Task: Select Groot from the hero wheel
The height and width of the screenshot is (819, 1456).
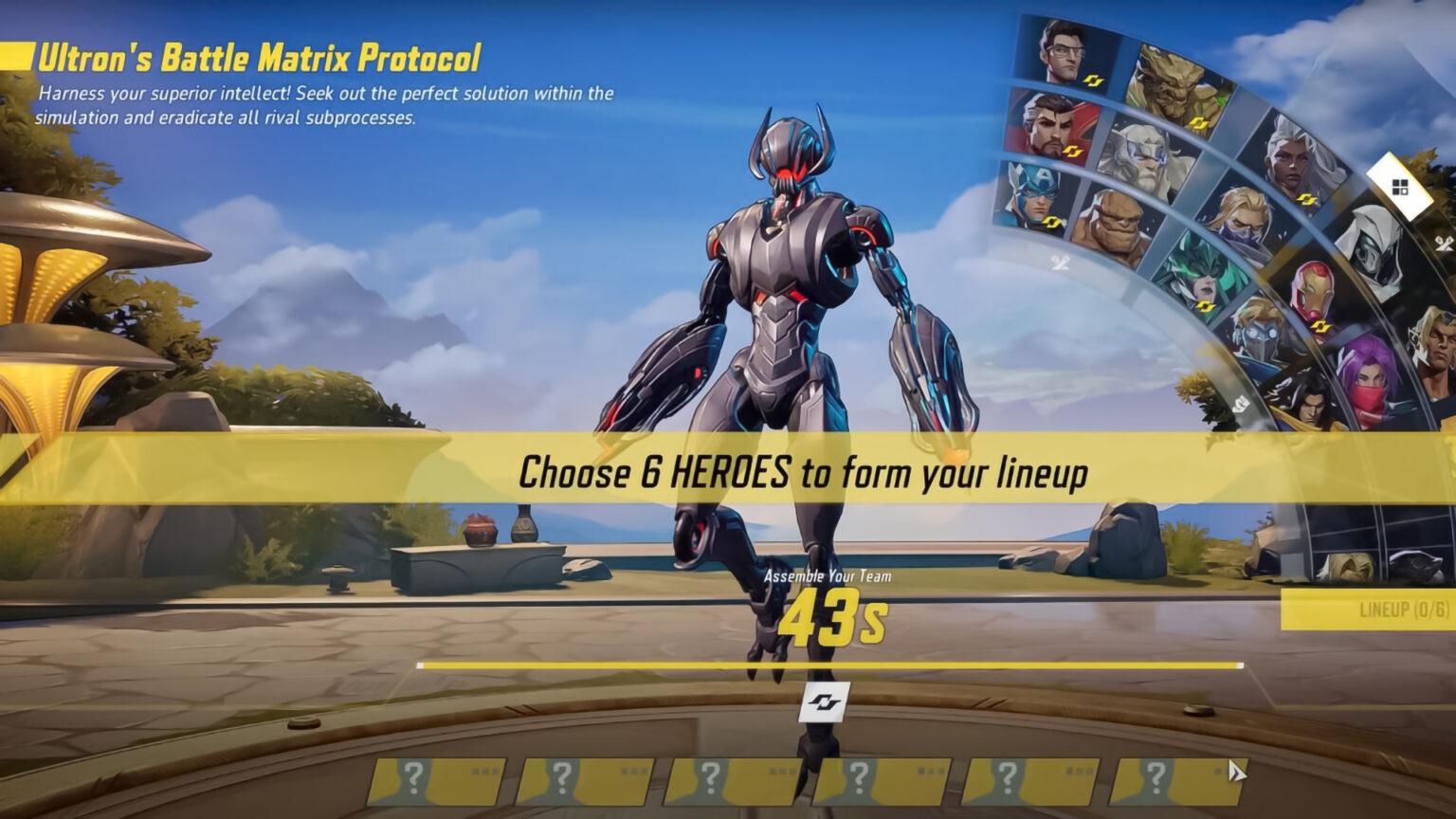Action: click(1173, 74)
